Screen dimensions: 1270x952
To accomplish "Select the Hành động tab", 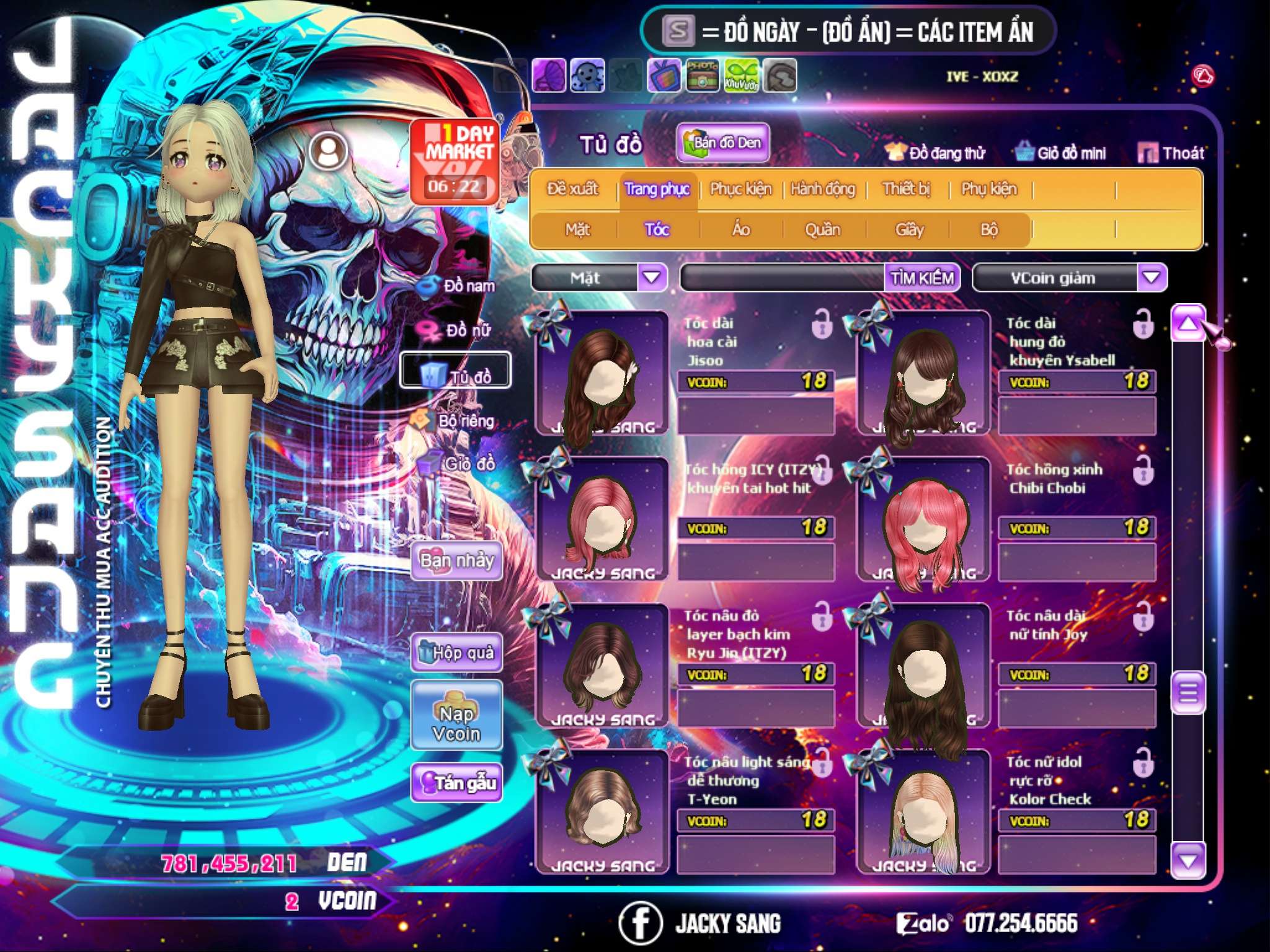I will tap(823, 189).
